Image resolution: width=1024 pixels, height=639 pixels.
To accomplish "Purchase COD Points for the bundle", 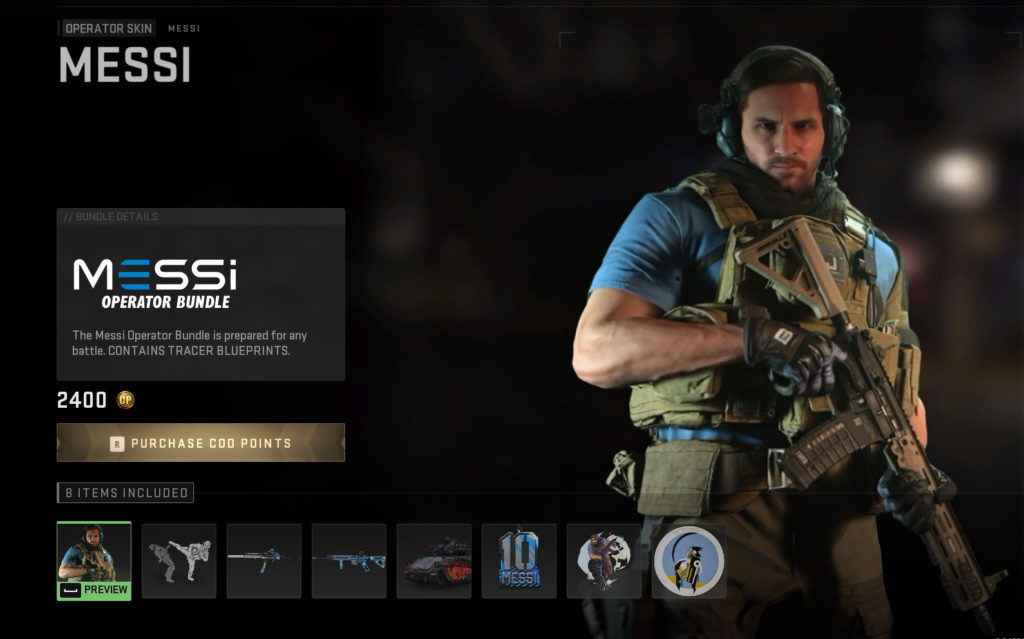I will tap(201, 443).
